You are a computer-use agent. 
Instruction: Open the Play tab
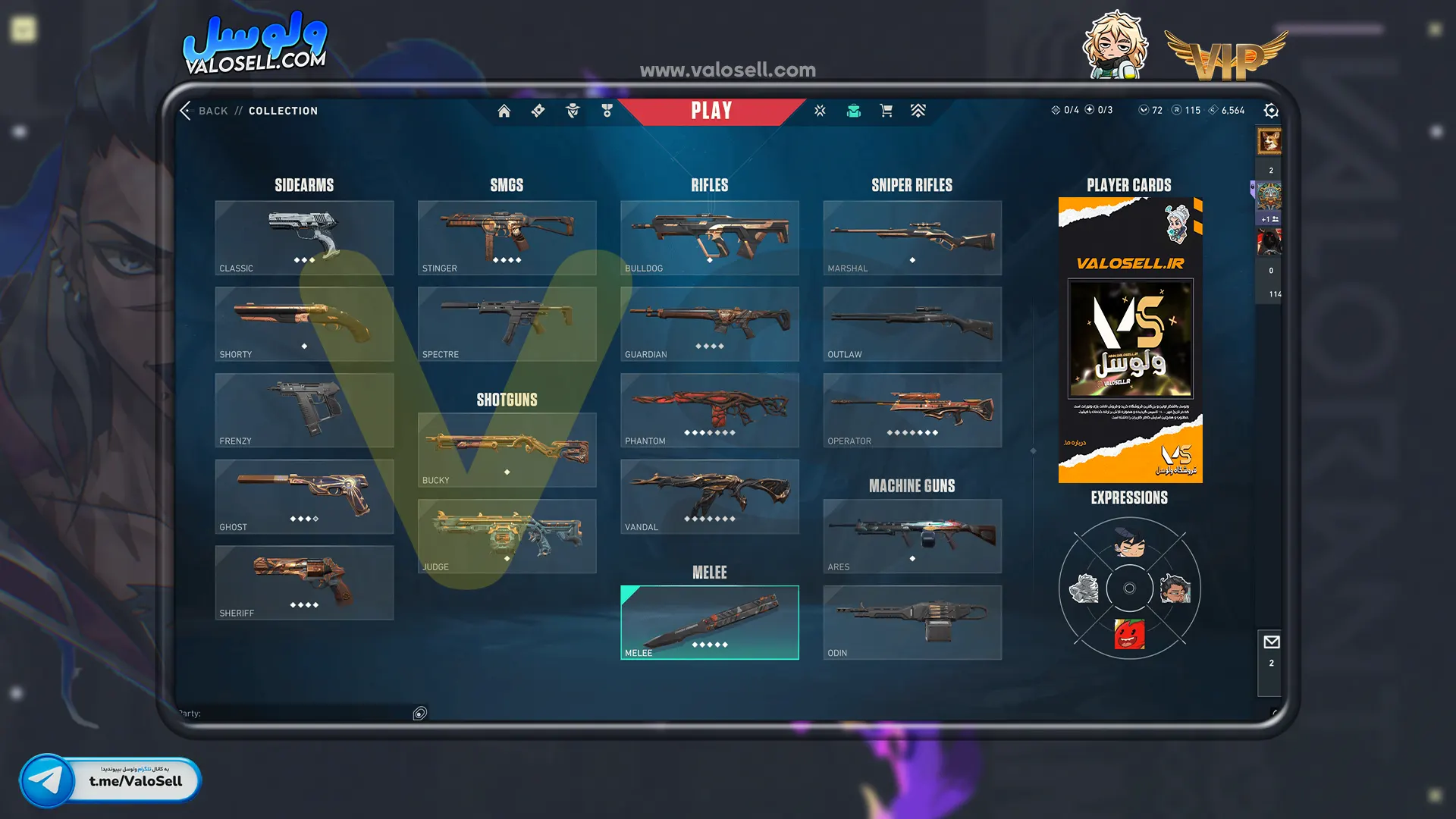[x=711, y=111]
